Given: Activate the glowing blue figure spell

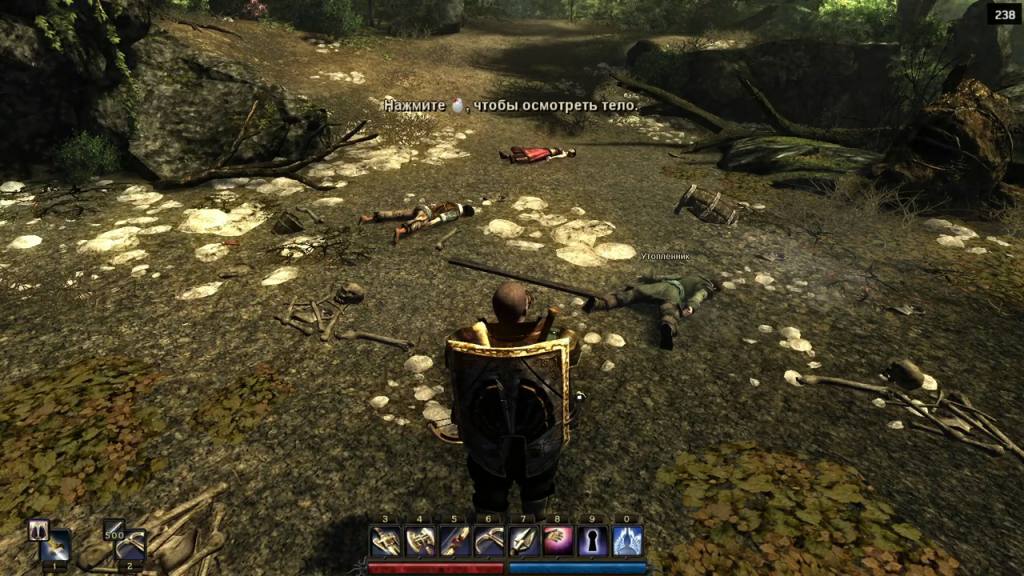Looking at the screenshot, I should click(x=627, y=541).
